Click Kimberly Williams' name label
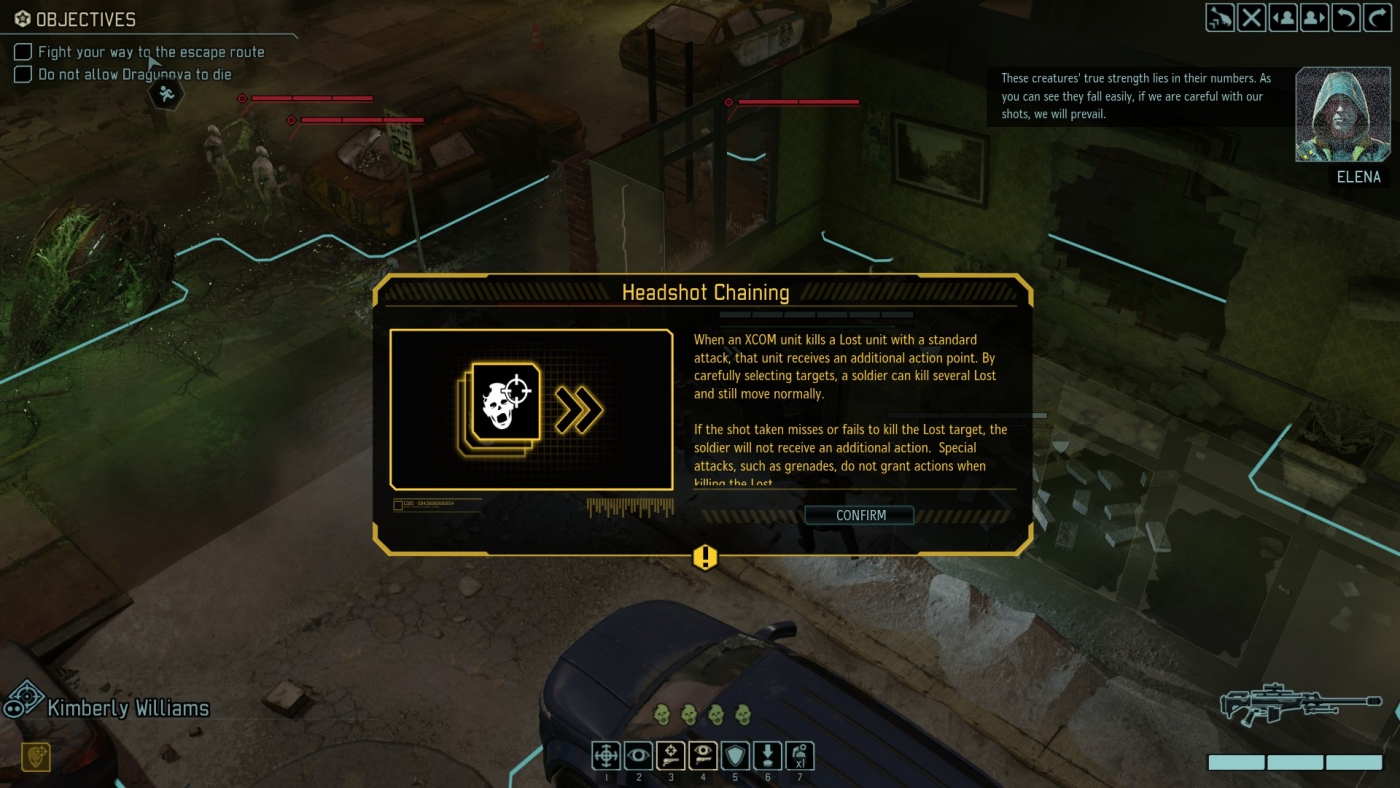The image size is (1400, 788). [x=127, y=706]
